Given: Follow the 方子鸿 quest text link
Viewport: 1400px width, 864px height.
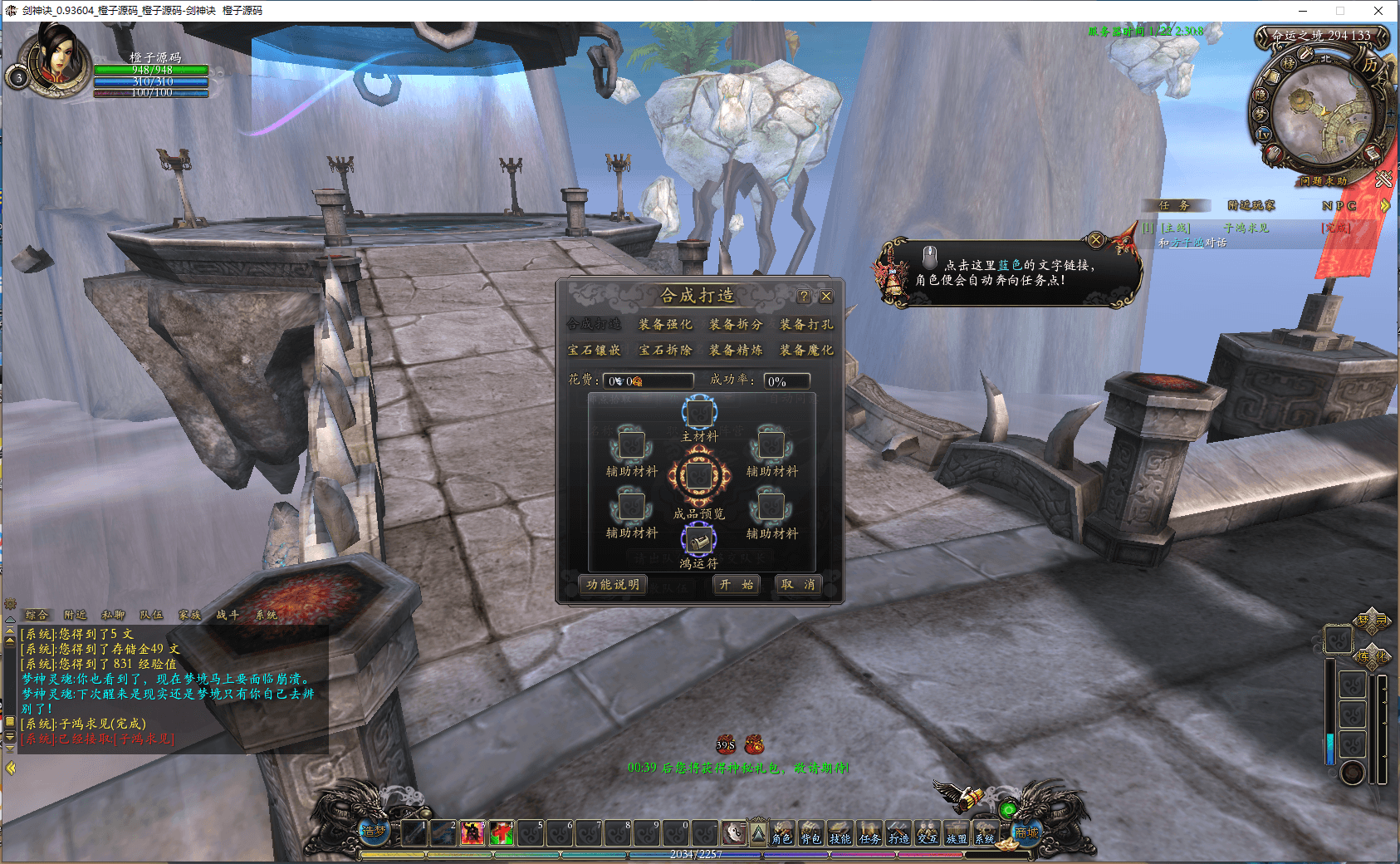Looking at the screenshot, I should (1187, 243).
